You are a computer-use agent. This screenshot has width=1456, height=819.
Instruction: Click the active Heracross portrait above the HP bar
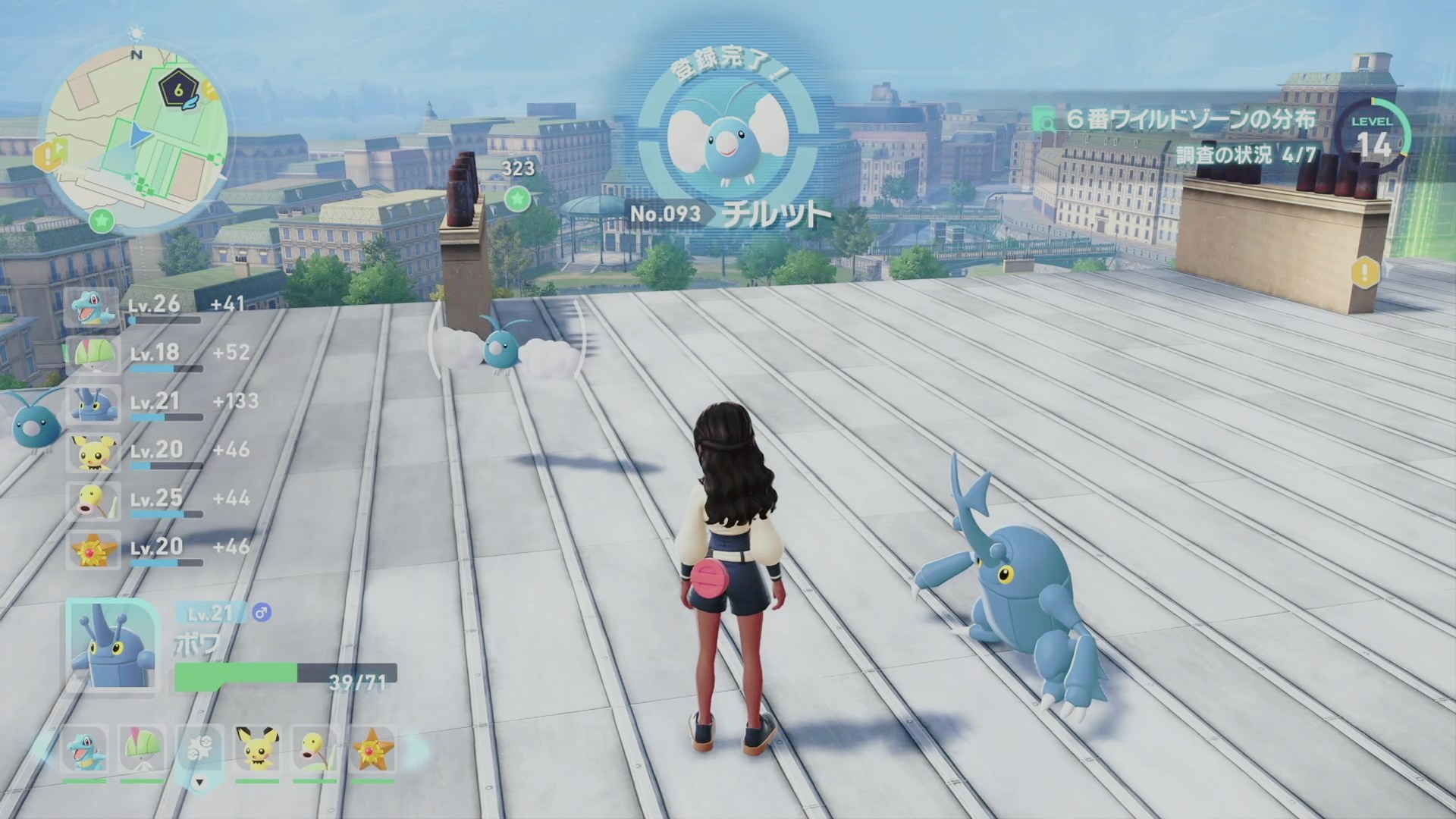(x=112, y=646)
